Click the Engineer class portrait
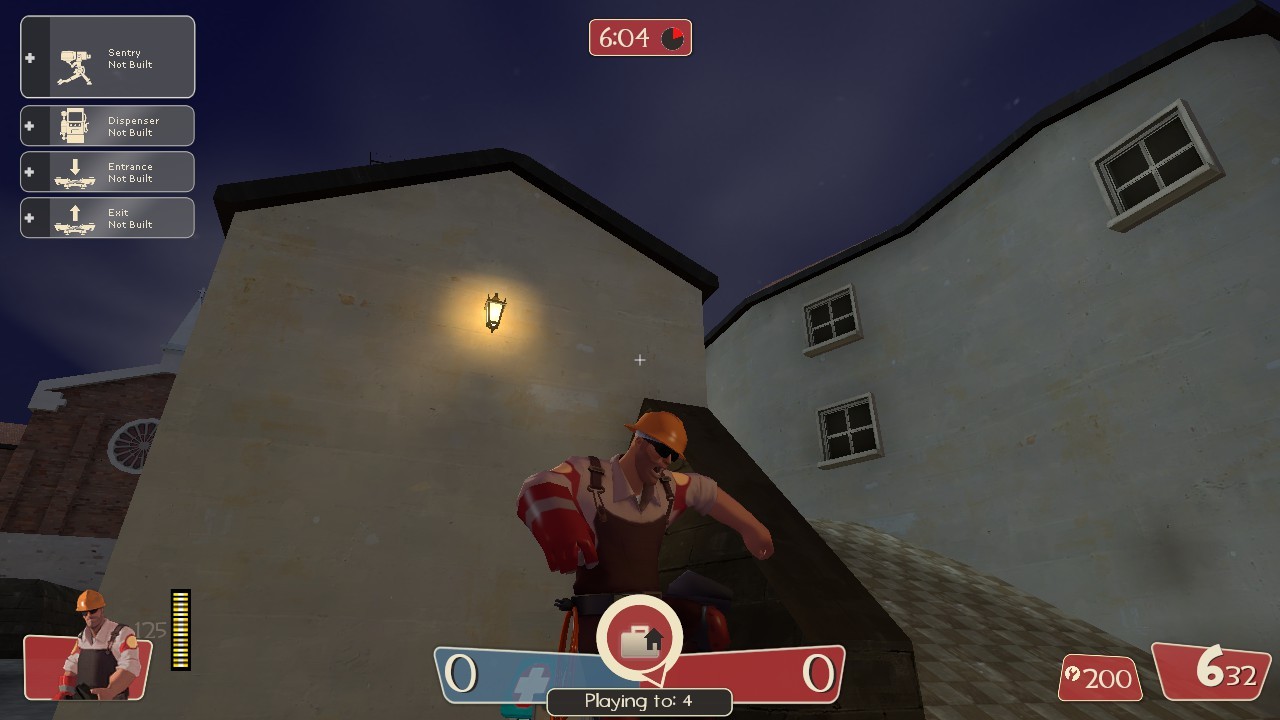Image resolution: width=1280 pixels, height=720 pixels. click(88, 655)
